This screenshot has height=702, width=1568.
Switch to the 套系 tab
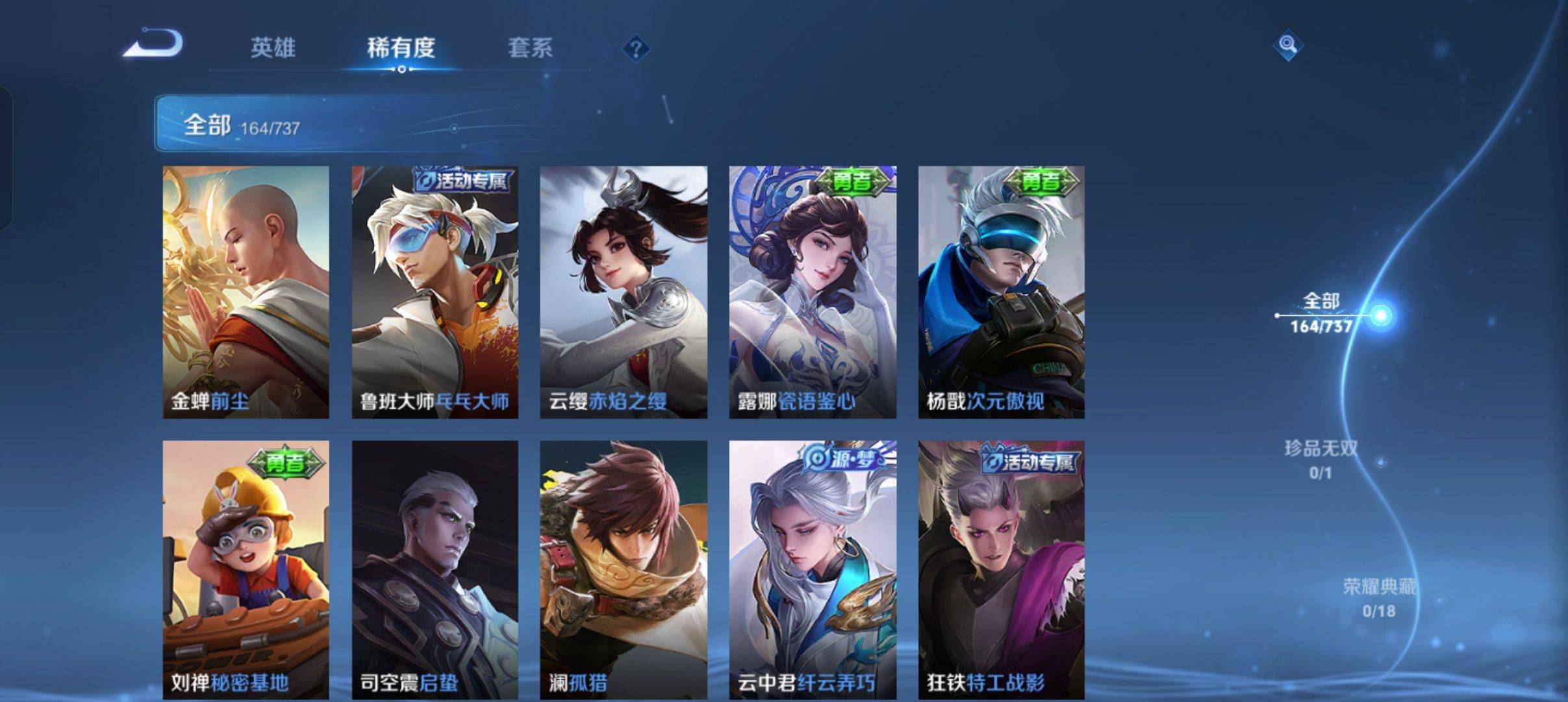click(530, 48)
